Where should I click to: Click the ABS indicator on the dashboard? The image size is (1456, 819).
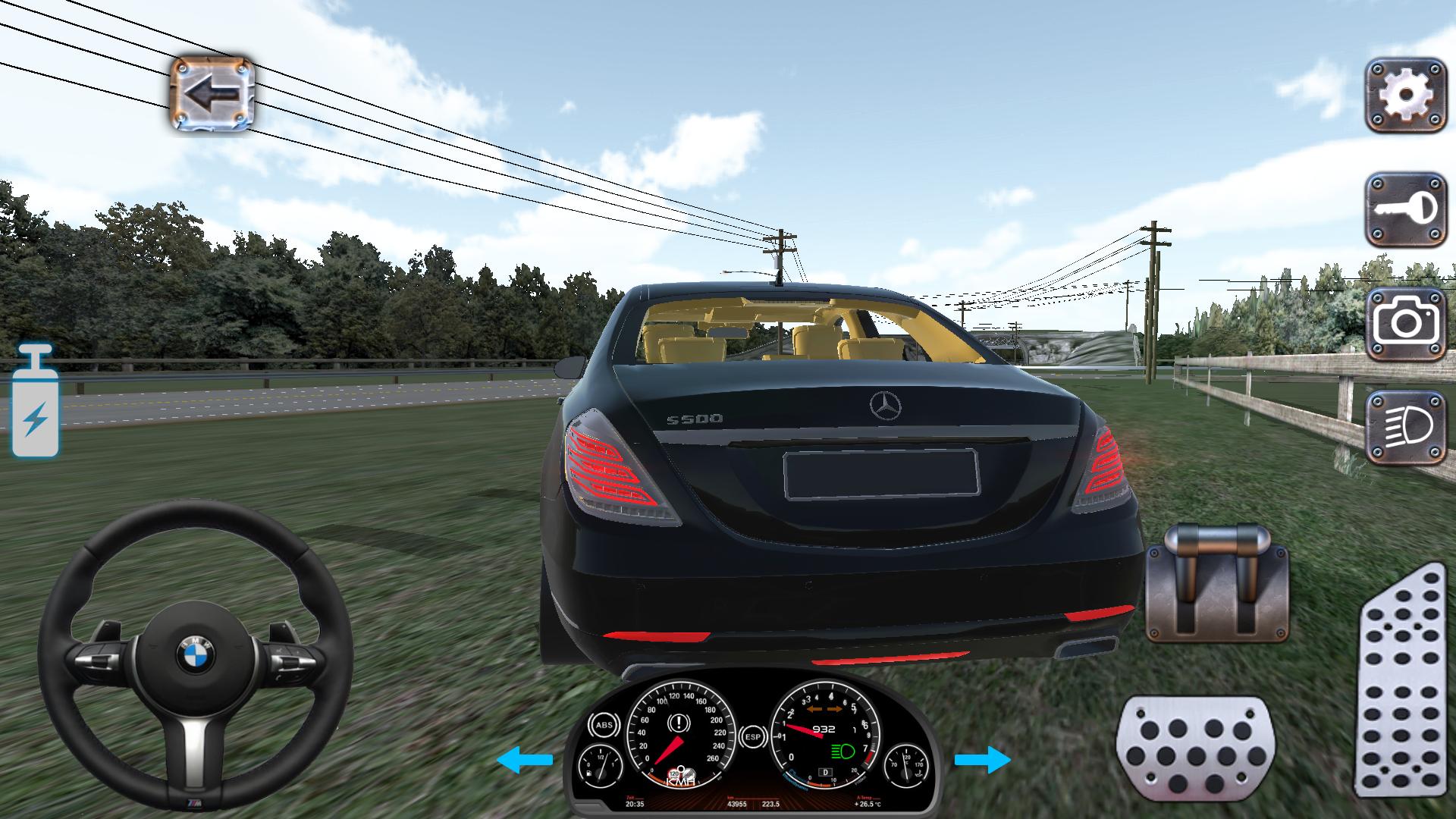tap(605, 724)
